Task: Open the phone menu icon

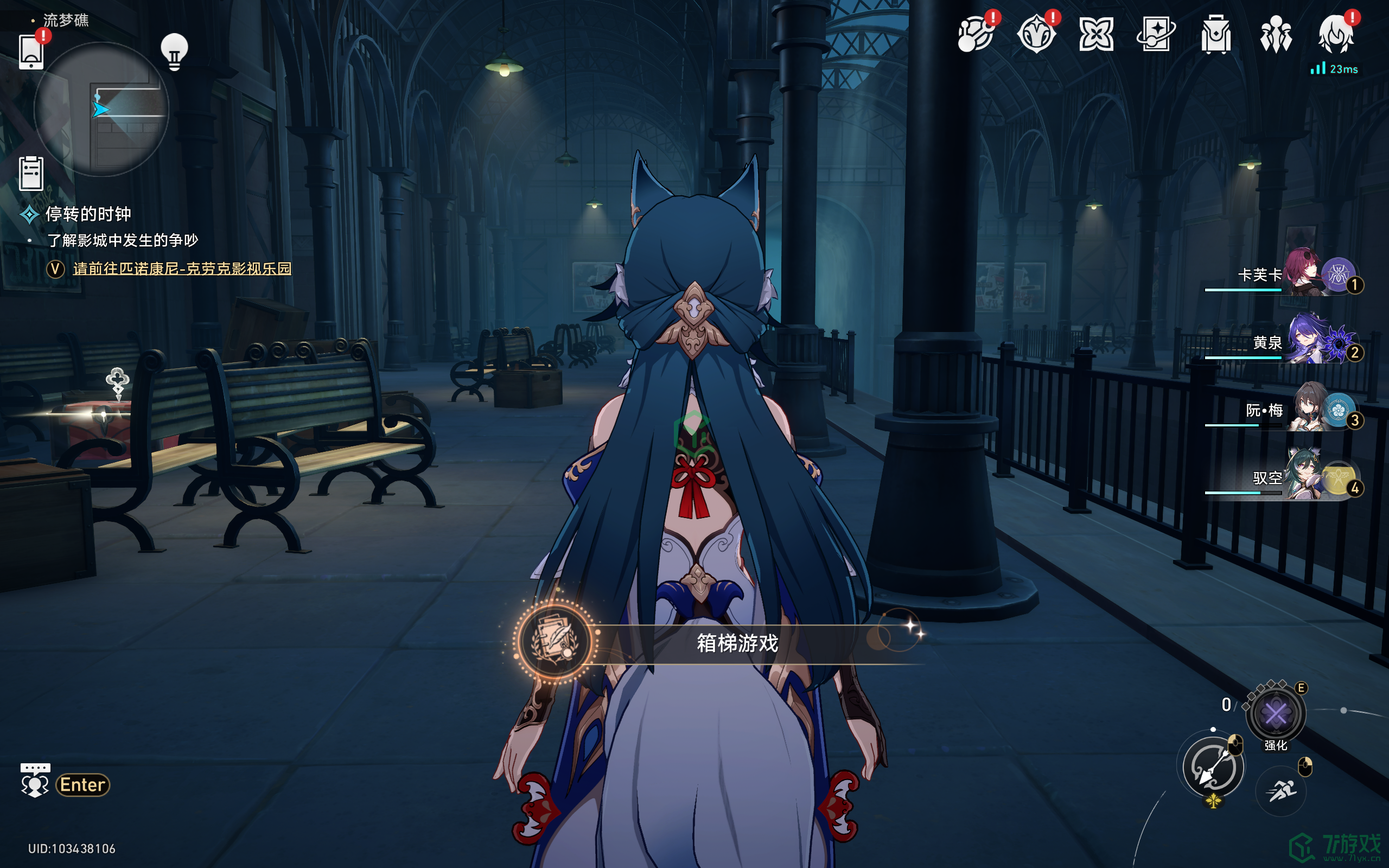Action: pos(31,52)
